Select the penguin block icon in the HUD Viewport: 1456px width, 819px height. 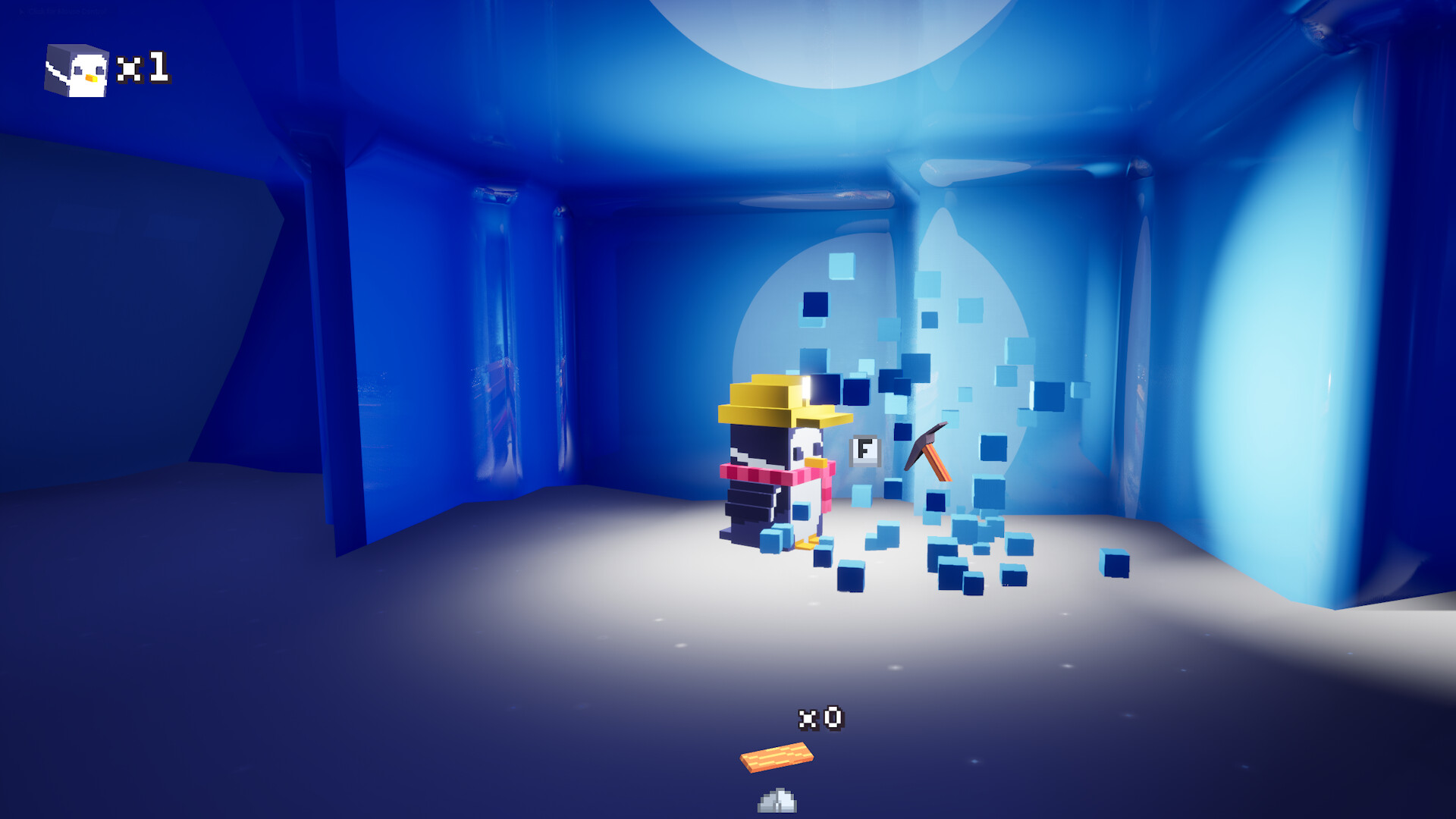[x=76, y=71]
